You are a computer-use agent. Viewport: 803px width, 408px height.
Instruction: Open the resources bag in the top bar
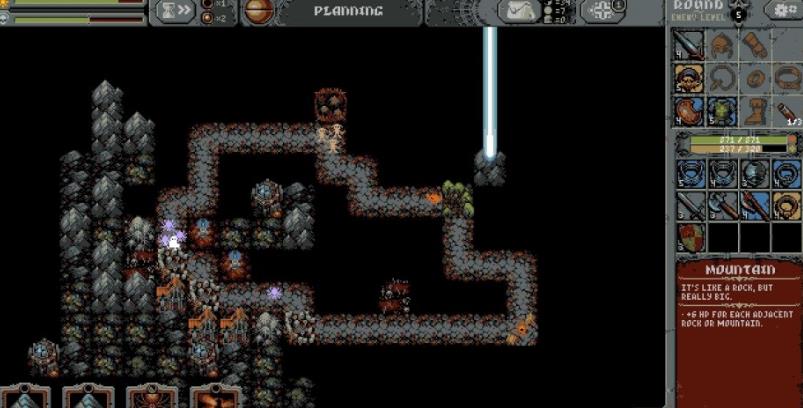pos(520,11)
